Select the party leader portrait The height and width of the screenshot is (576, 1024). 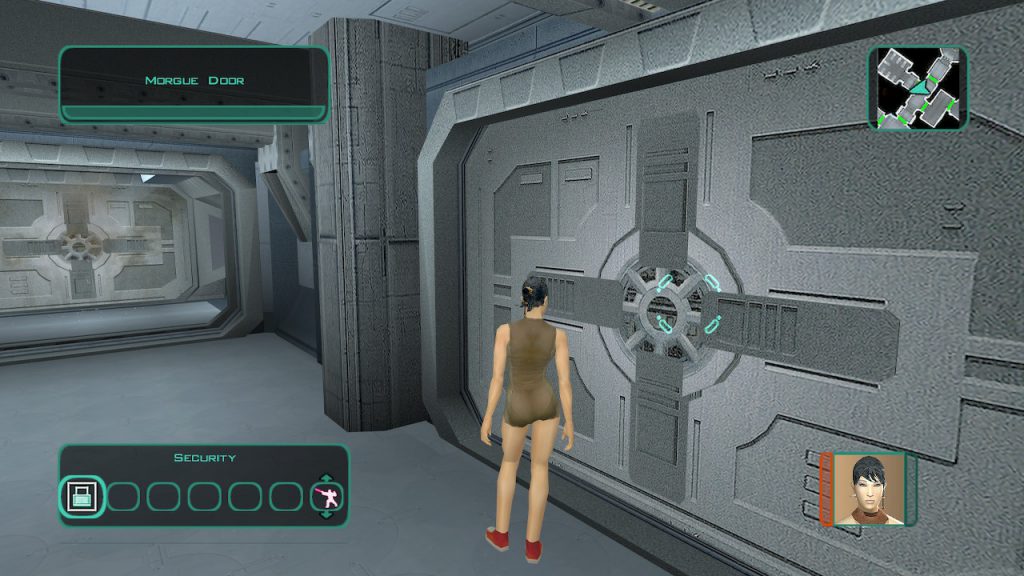[x=868, y=488]
